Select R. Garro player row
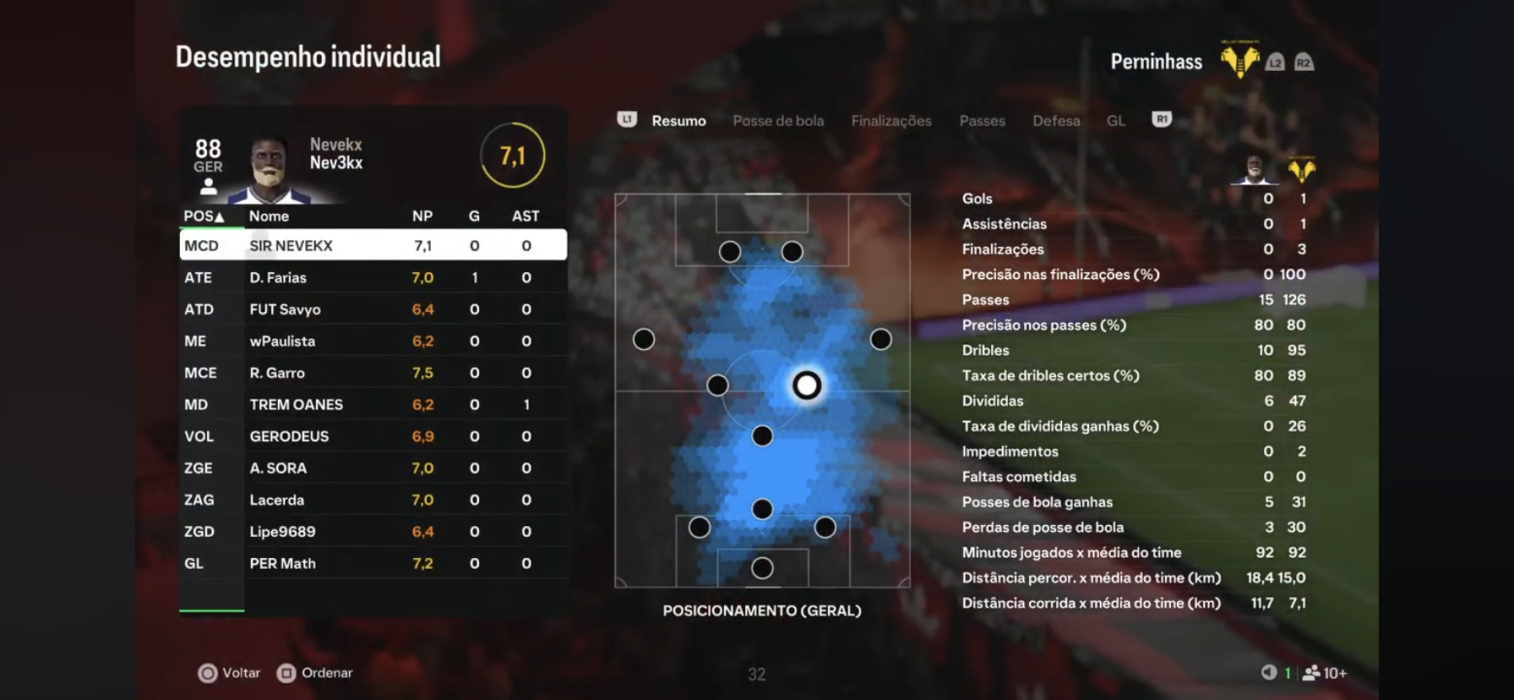The image size is (1514, 700). (x=372, y=373)
